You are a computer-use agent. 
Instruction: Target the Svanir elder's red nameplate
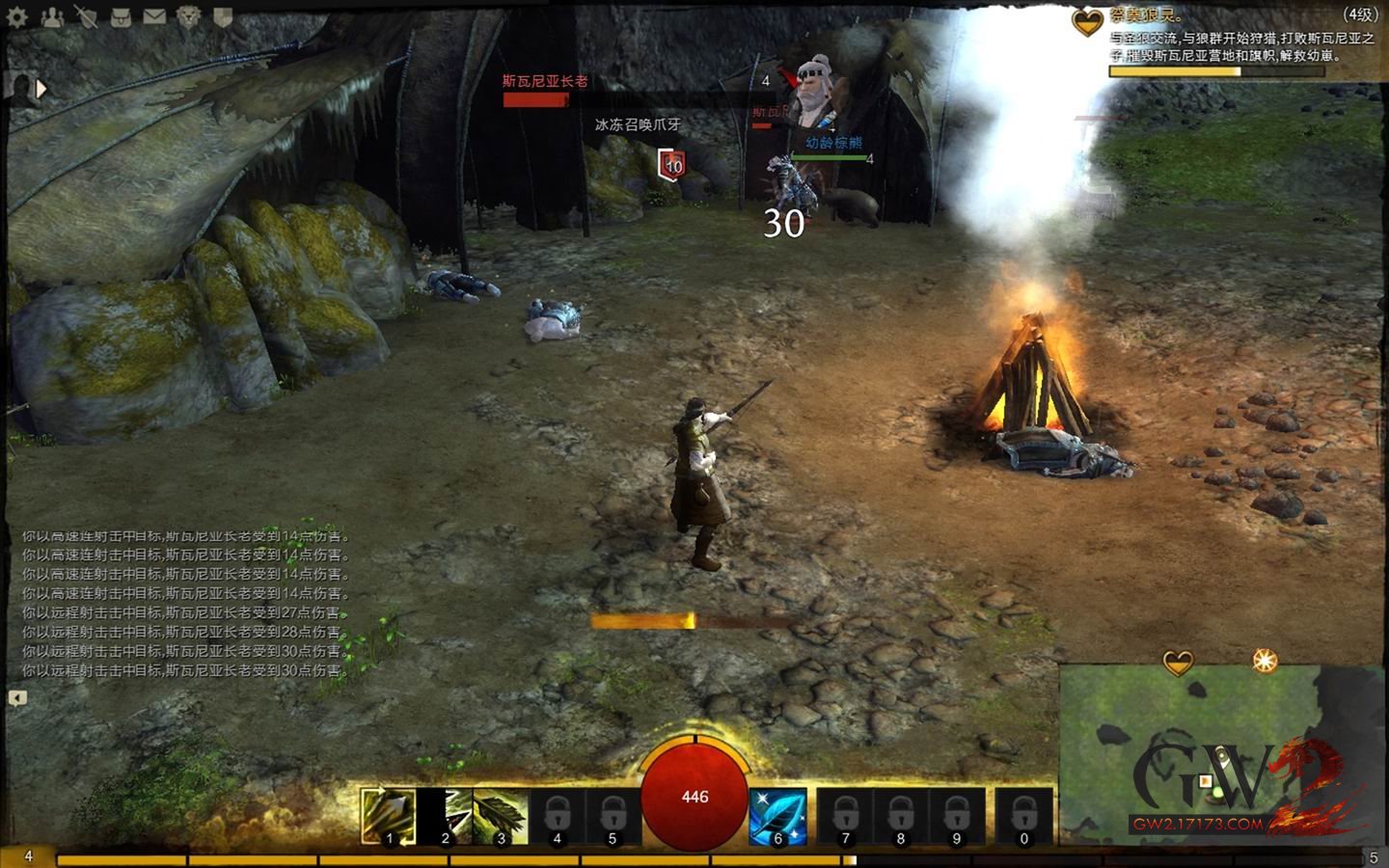coord(545,82)
